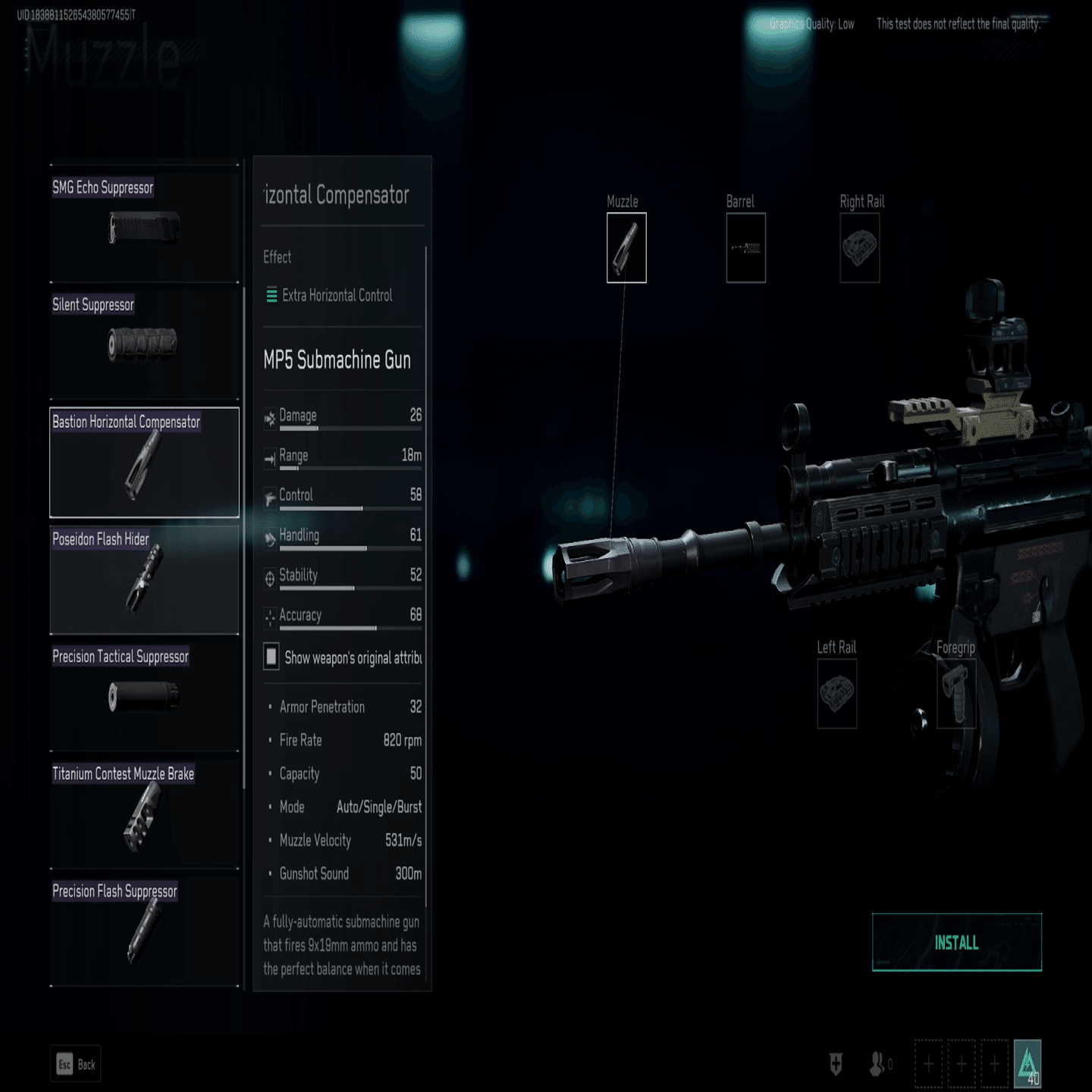This screenshot has width=1092, height=1092.
Task: Open the Right Rail attachment slot
Action: pos(859,248)
